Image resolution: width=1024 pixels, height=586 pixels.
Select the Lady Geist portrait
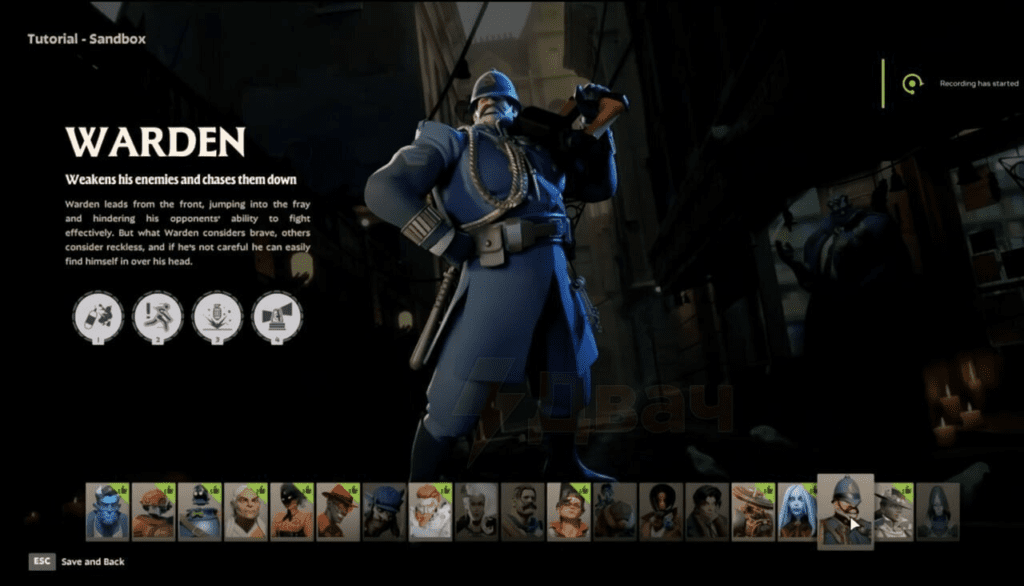point(476,511)
